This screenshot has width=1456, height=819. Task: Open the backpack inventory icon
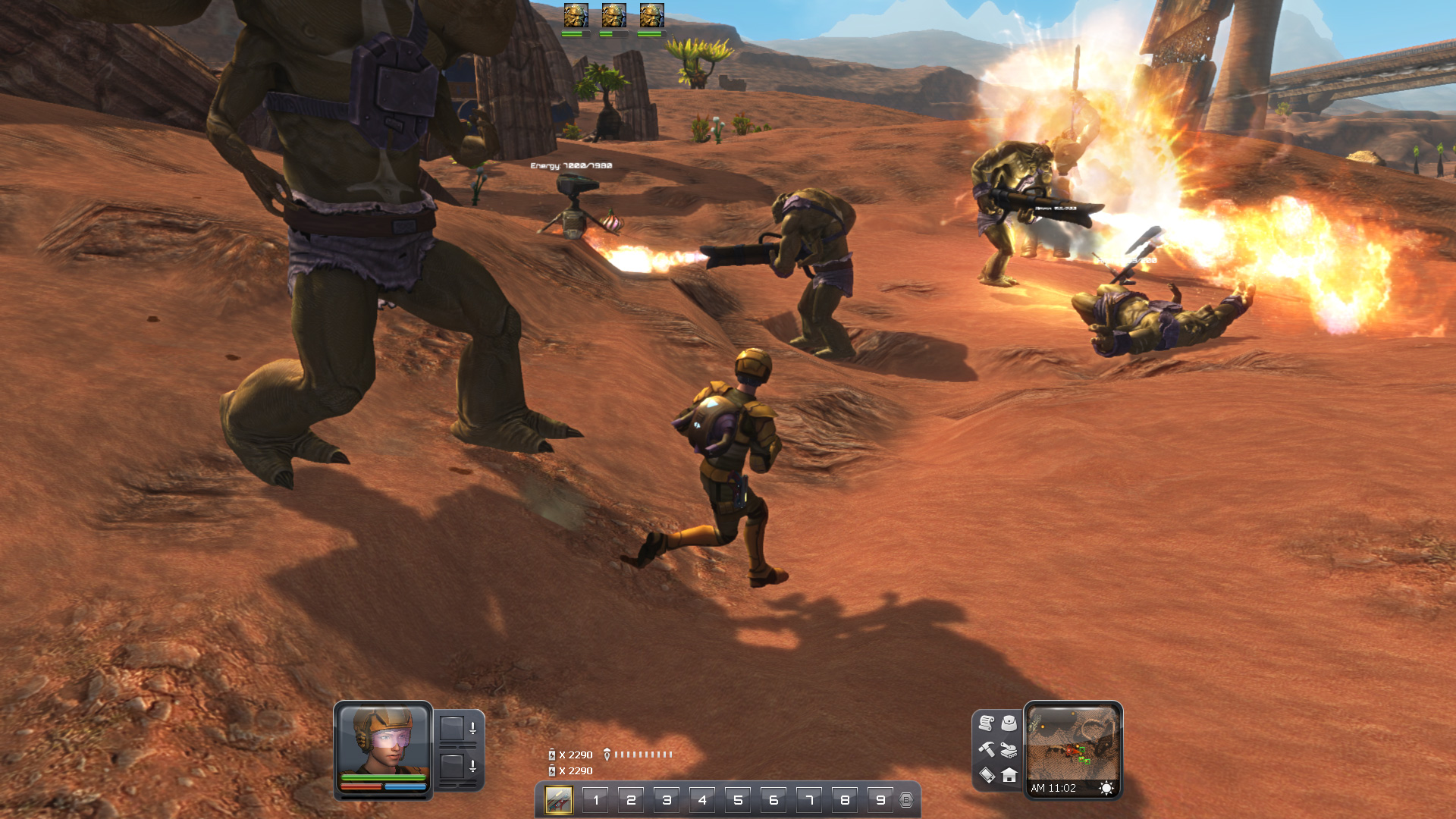point(1009,723)
